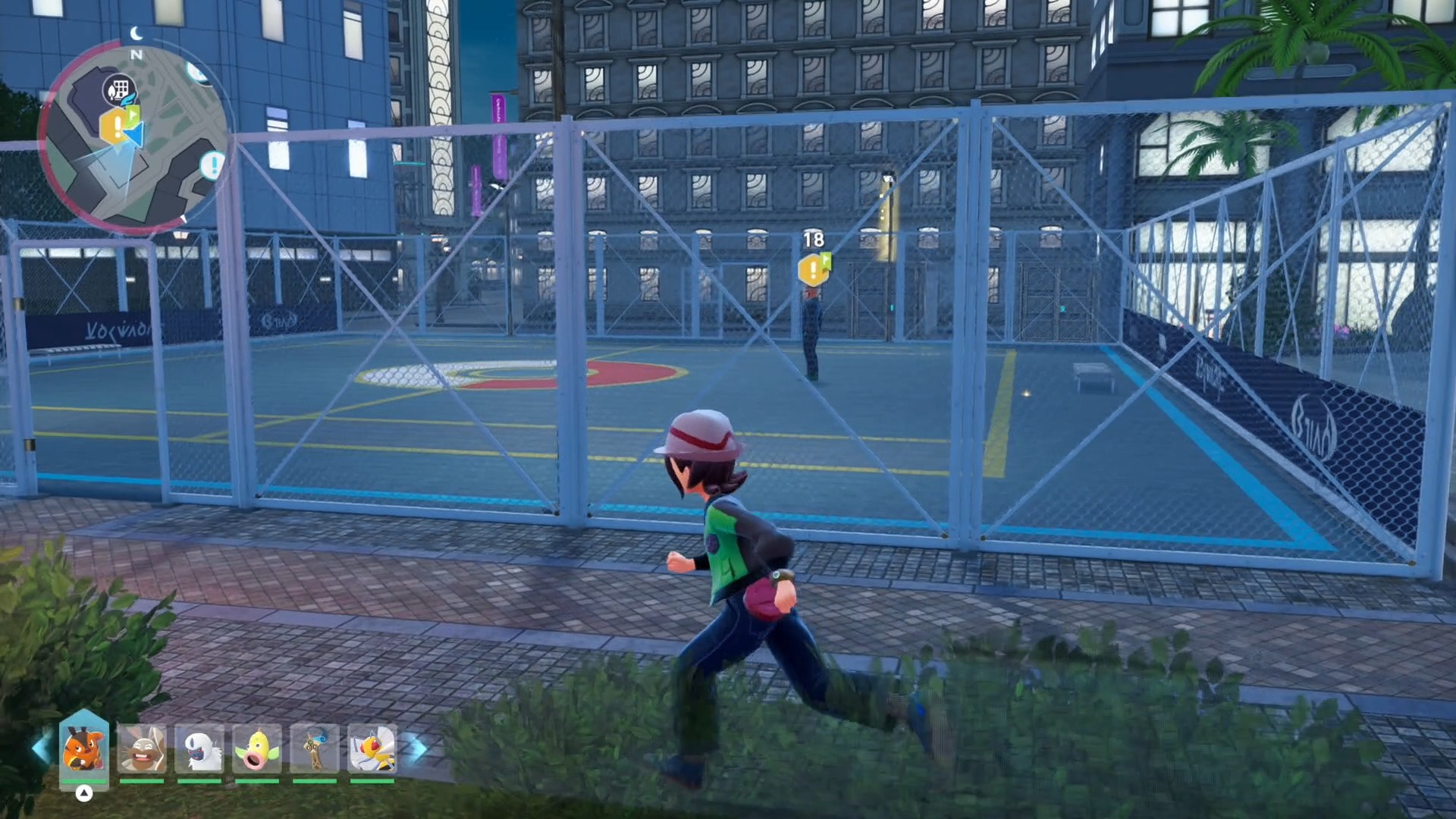
Task: Select Pignite in the party bar
Action: pyautogui.click(x=83, y=747)
